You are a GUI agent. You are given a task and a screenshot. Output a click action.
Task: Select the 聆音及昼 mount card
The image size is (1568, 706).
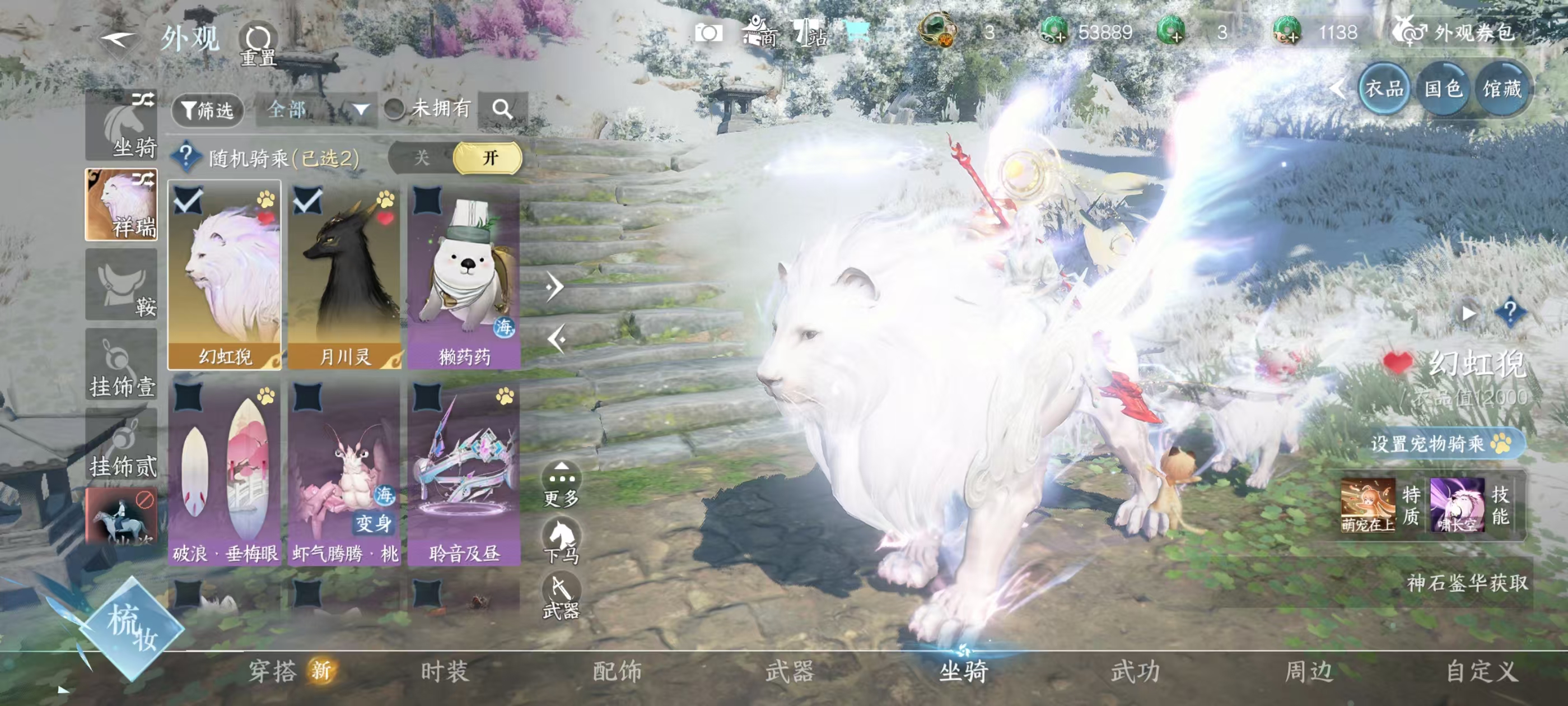[x=464, y=472]
